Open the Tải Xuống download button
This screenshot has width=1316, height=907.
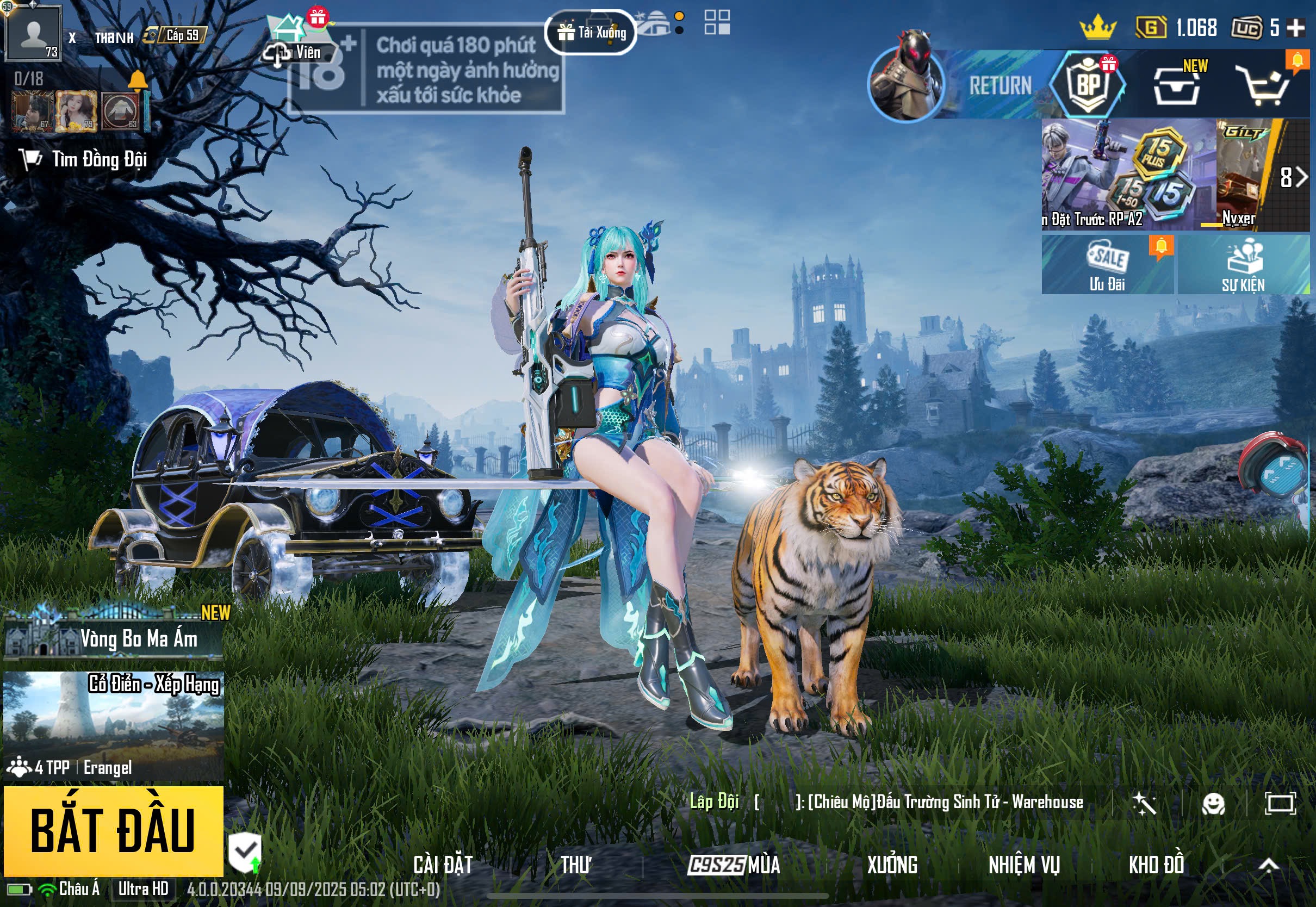(x=591, y=33)
